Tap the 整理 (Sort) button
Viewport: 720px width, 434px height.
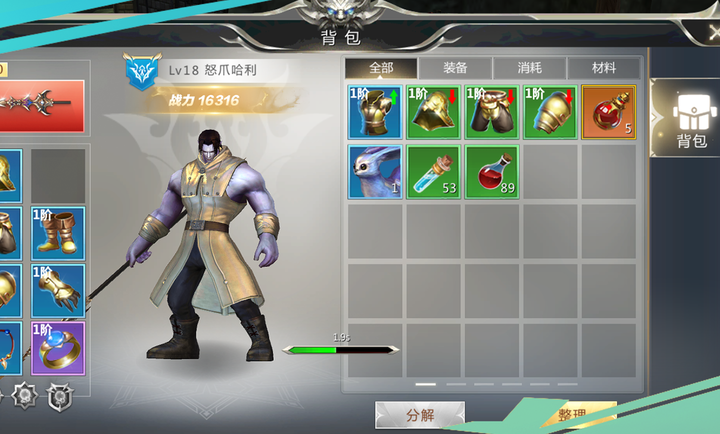(x=572, y=416)
